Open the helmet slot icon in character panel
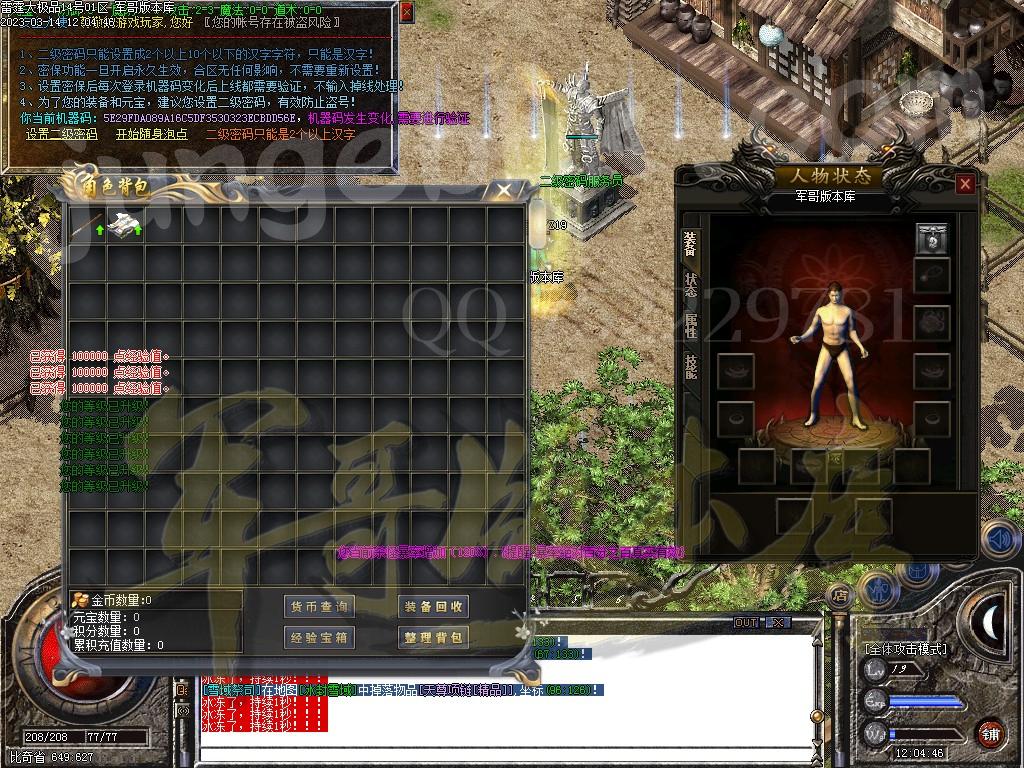The width and height of the screenshot is (1024, 768). [x=931, y=239]
